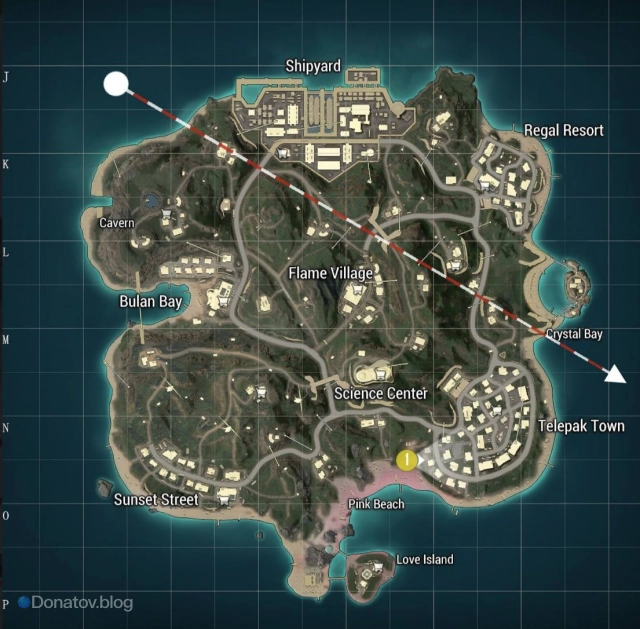
Task: Mark Bulan Bay as destination
Action: [x=149, y=301]
